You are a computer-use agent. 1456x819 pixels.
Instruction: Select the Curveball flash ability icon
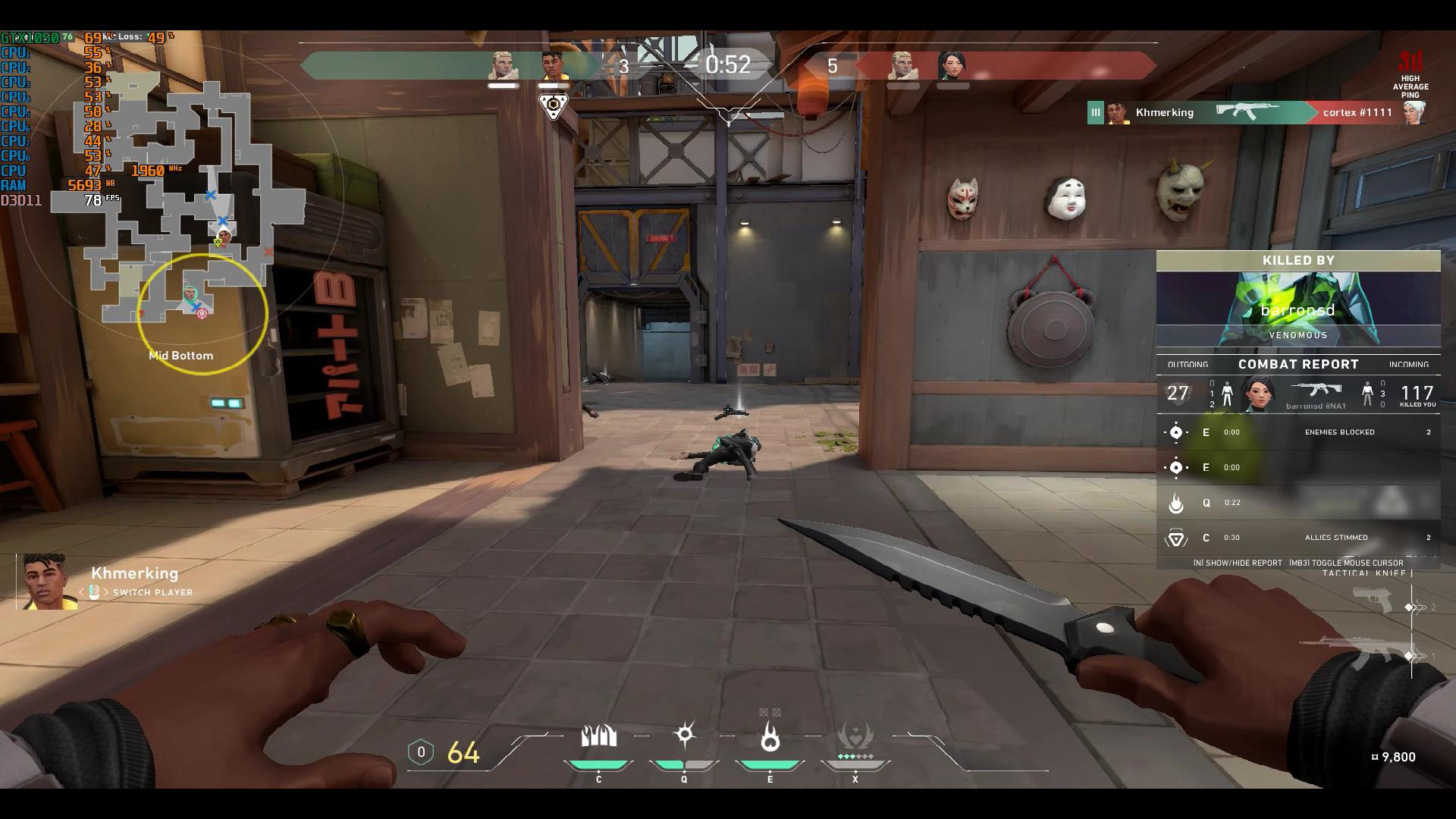684,736
